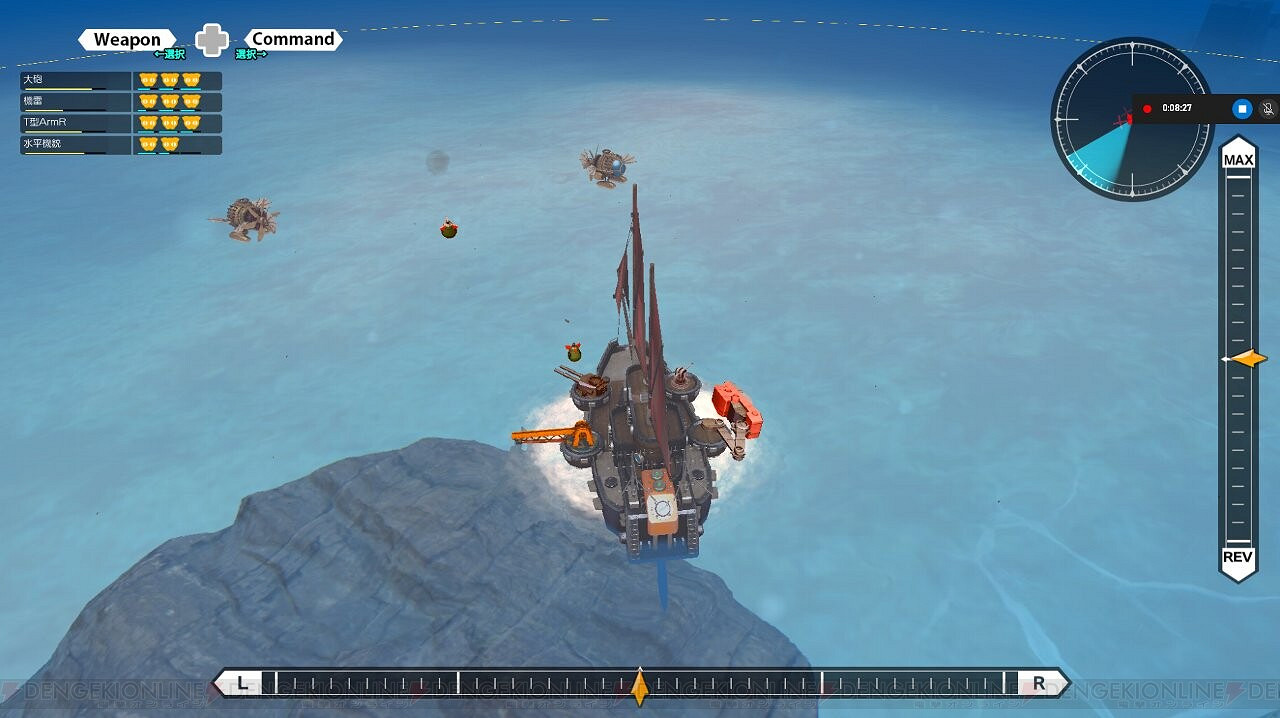Pick the T型ArmR weapon row

point(120,123)
